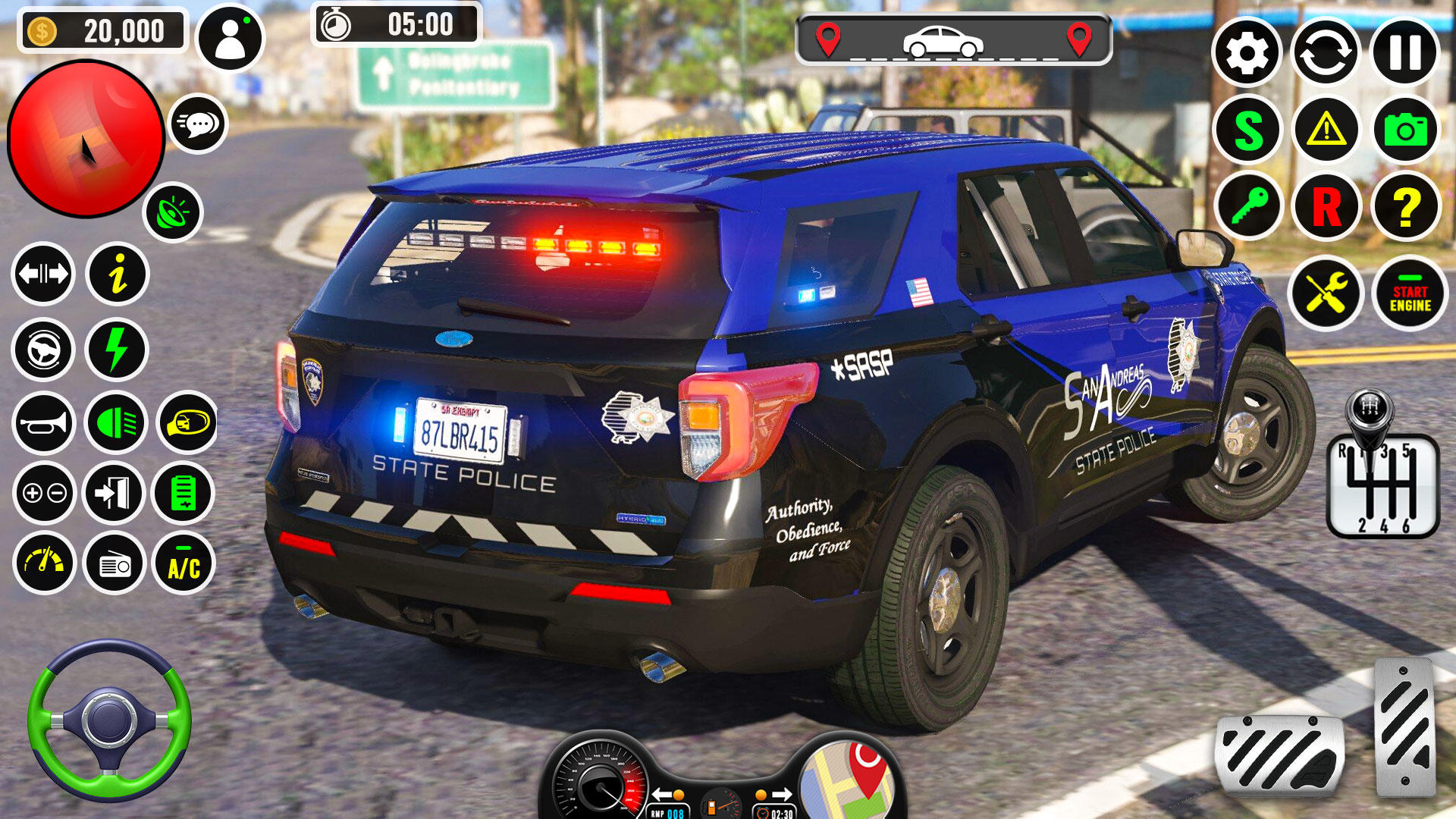This screenshot has height=819, width=1456.
Task: Restart the level with circular arrows icon
Action: (1328, 53)
